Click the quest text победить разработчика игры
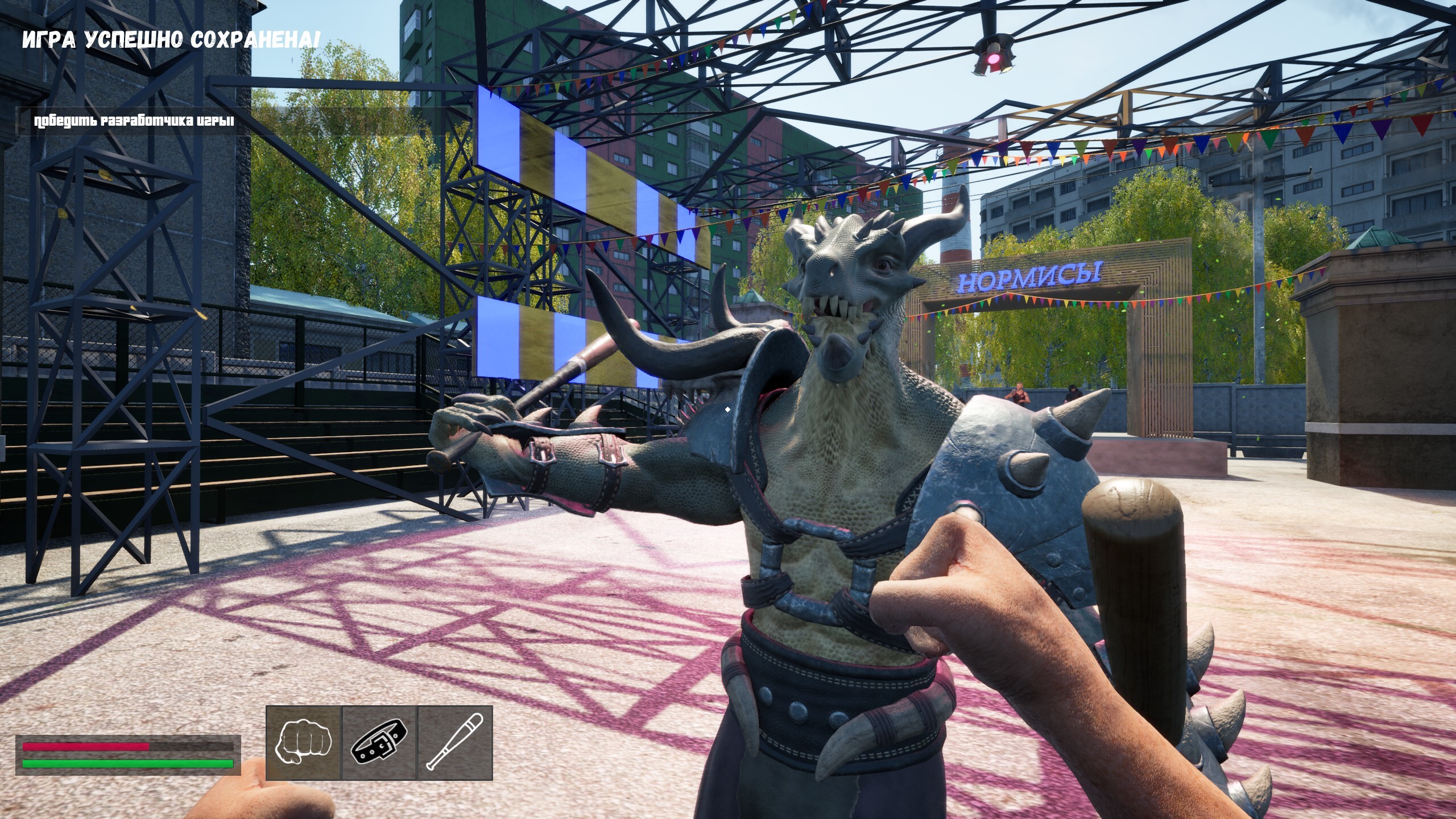Image resolution: width=1456 pixels, height=819 pixels. [x=134, y=120]
